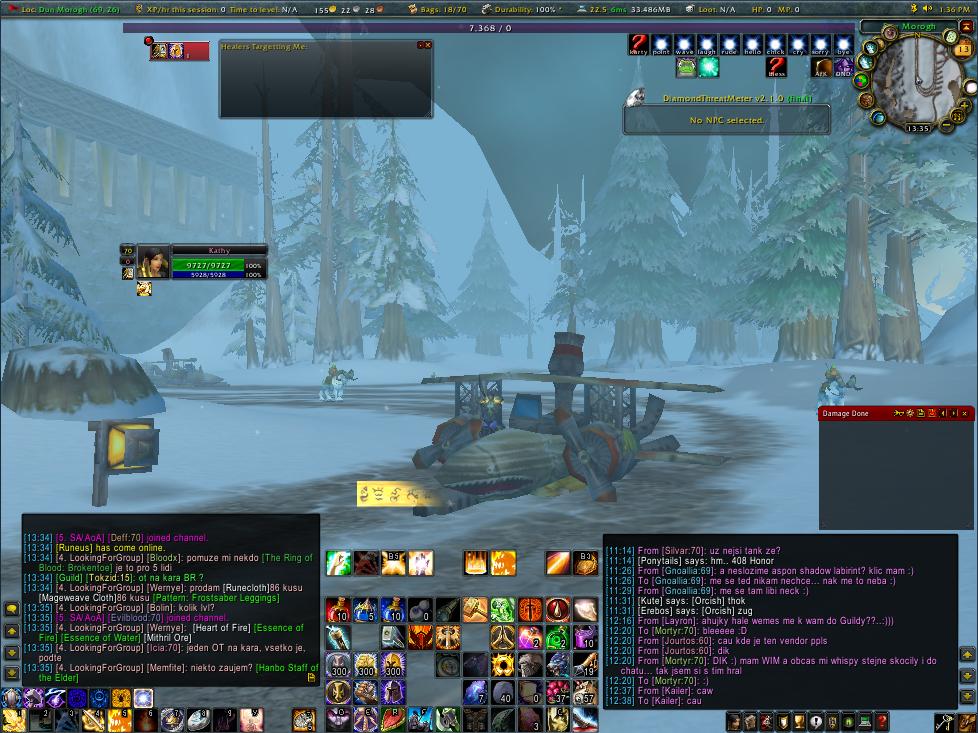Activate the golden hammer ability
The image size is (978, 733).
point(474,610)
